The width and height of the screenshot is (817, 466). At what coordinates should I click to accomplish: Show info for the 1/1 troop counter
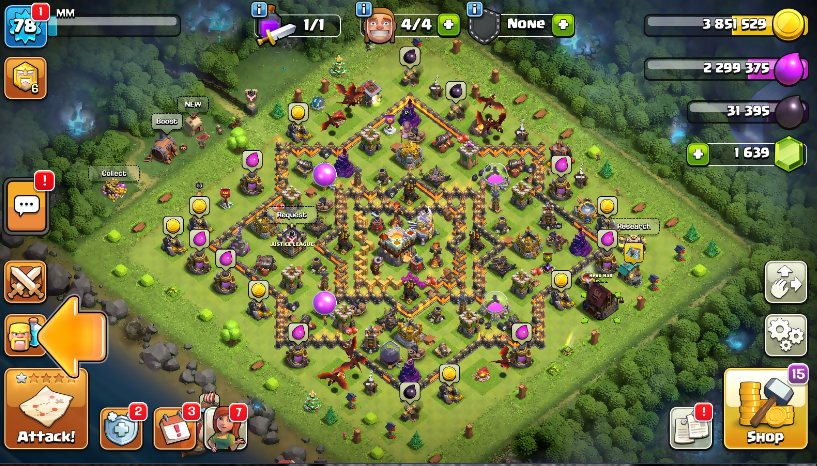point(261,10)
